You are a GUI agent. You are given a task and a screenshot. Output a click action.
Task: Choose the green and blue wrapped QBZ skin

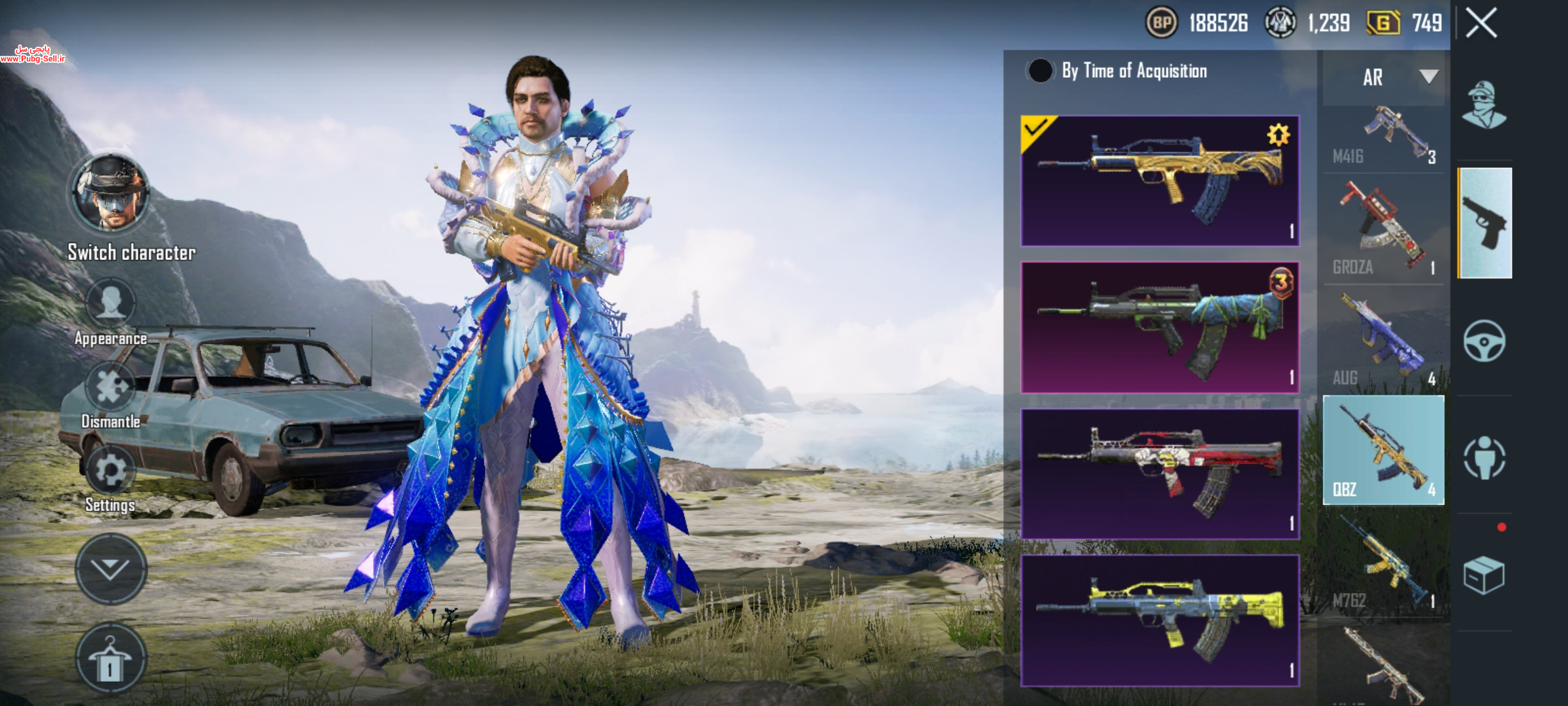(1160, 327)
